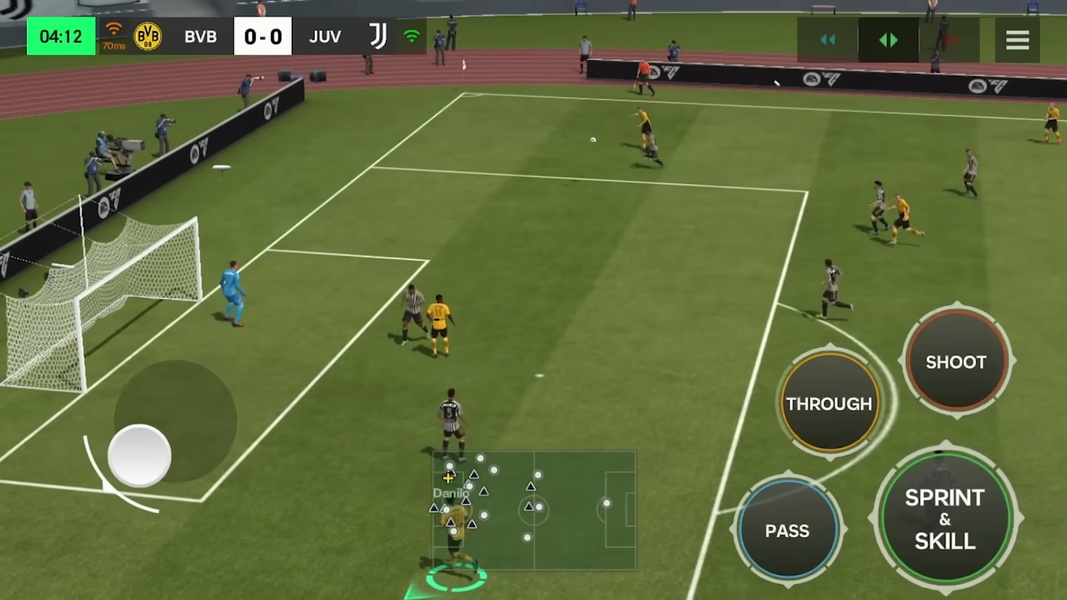The height and width of the screenshot is (600, 1067).
Task: Activate the SPRINT & SKILL button
Action: (x=945, y=519)
